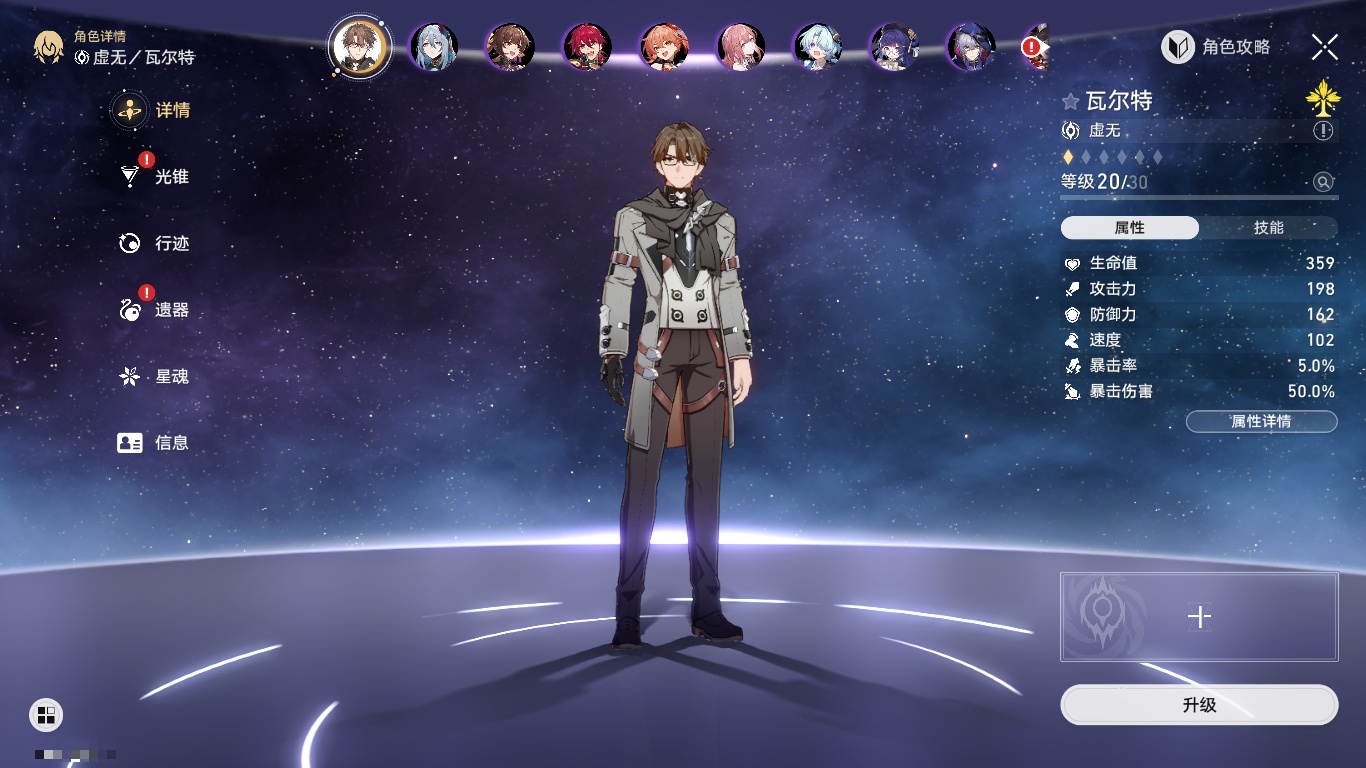
Task: Show the 信息 character info page
Action: point(154,443)
